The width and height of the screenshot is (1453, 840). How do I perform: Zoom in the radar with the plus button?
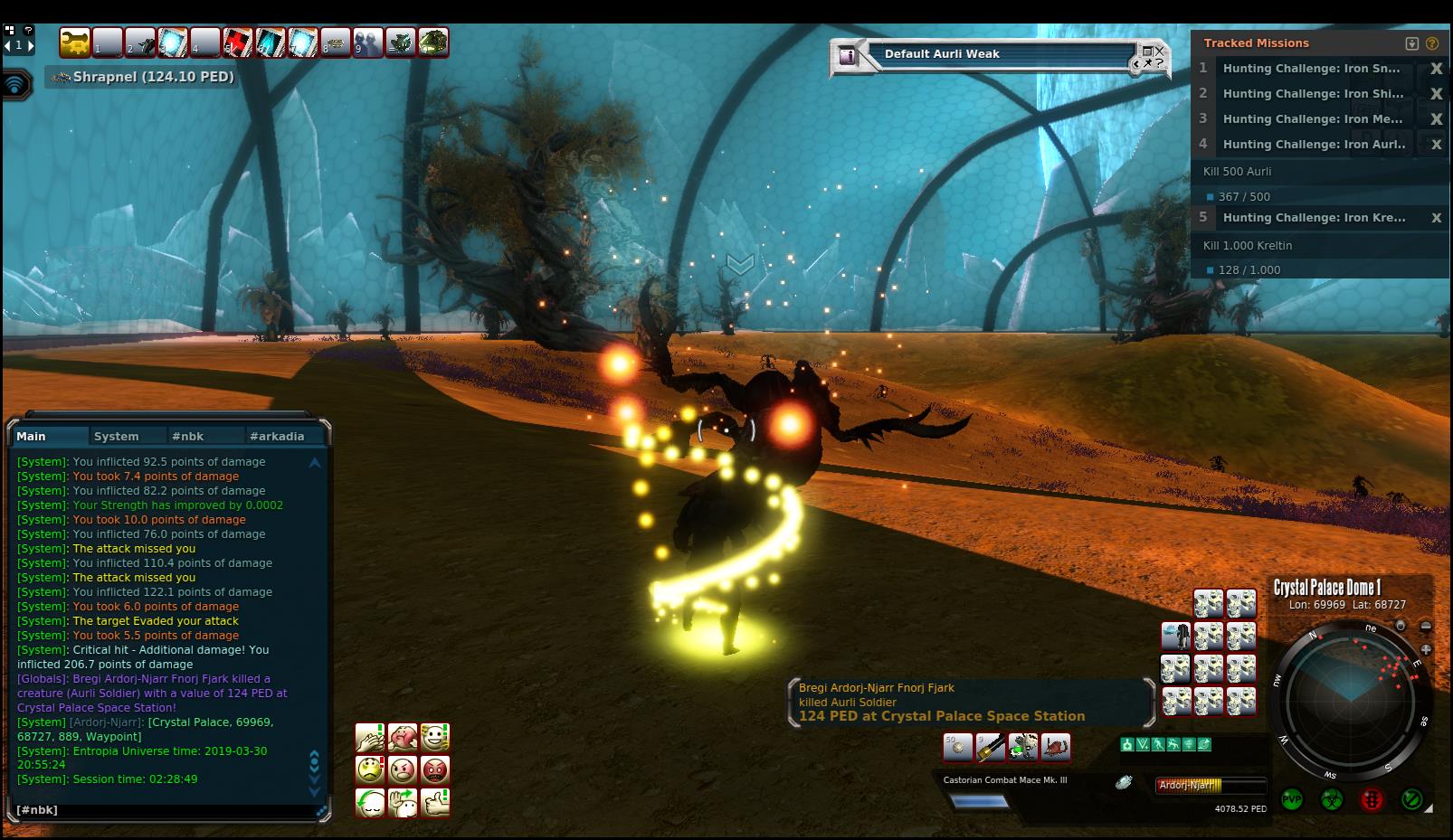pyautogui.click(x=1426, y=649)
